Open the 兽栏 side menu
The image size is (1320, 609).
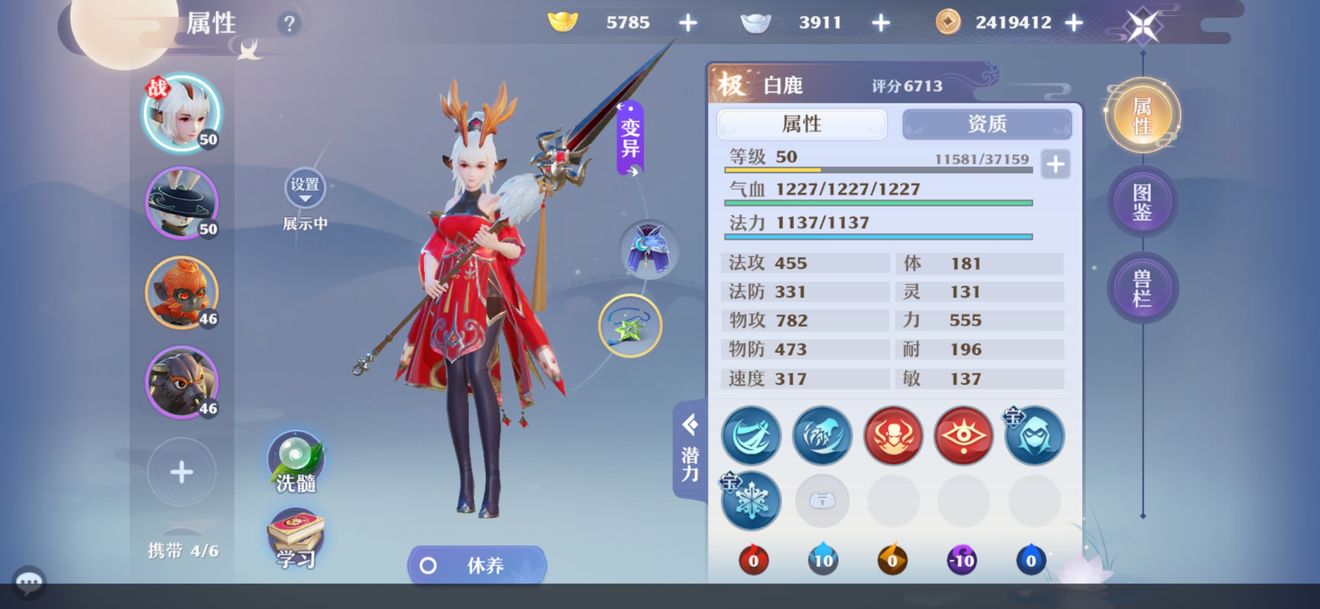tap(1142, 287)
